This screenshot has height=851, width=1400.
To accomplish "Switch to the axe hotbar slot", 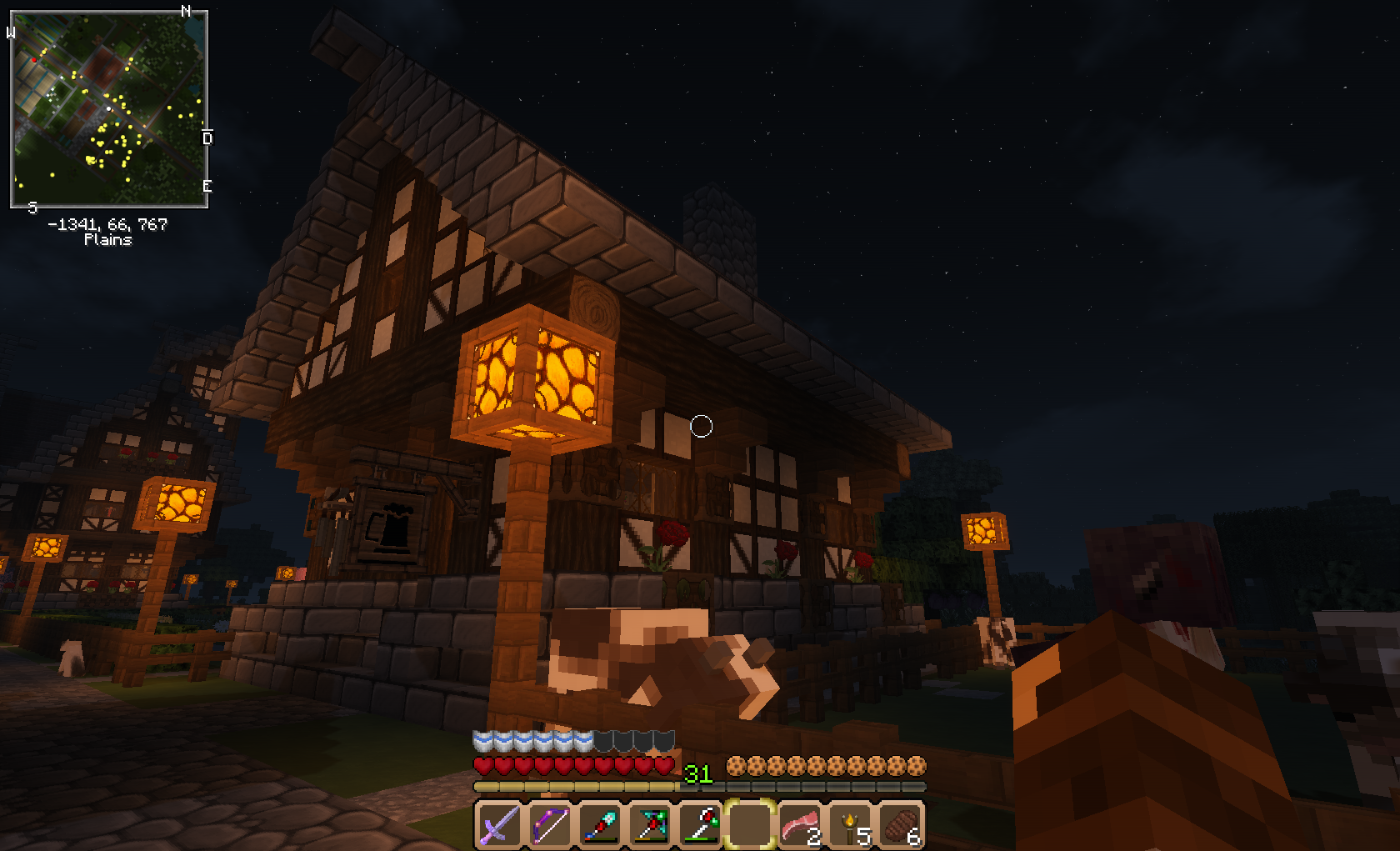I will pyautogui.click(x=700, y=825).
